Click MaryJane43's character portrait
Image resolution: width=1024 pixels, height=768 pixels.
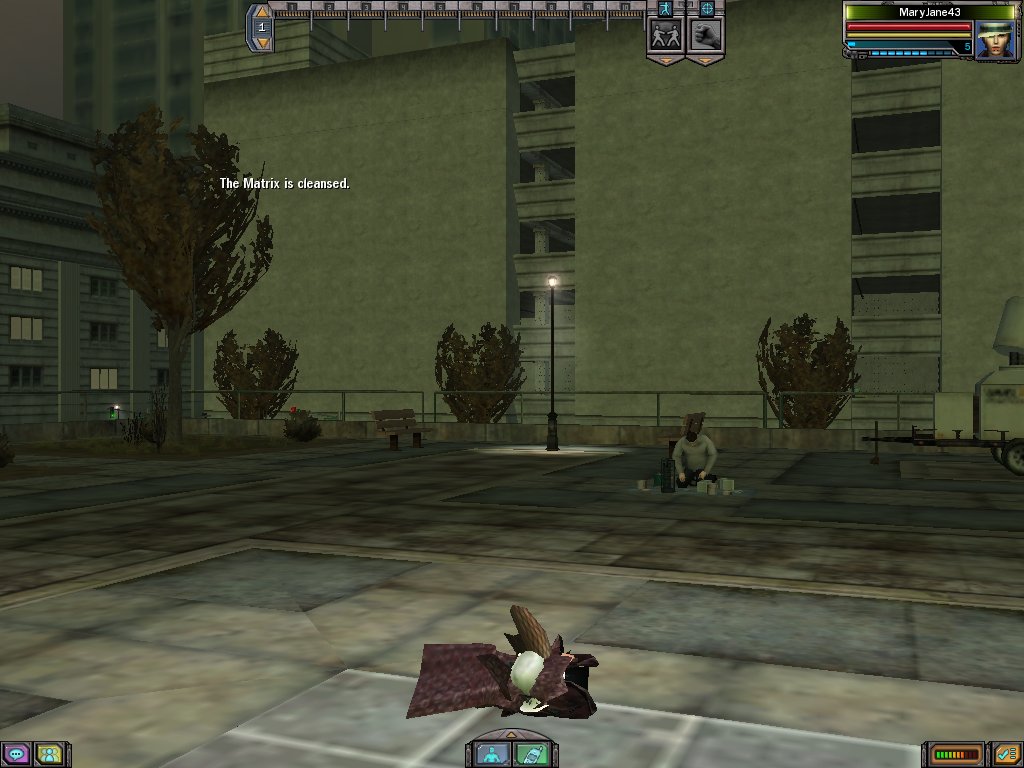(995, 40)
